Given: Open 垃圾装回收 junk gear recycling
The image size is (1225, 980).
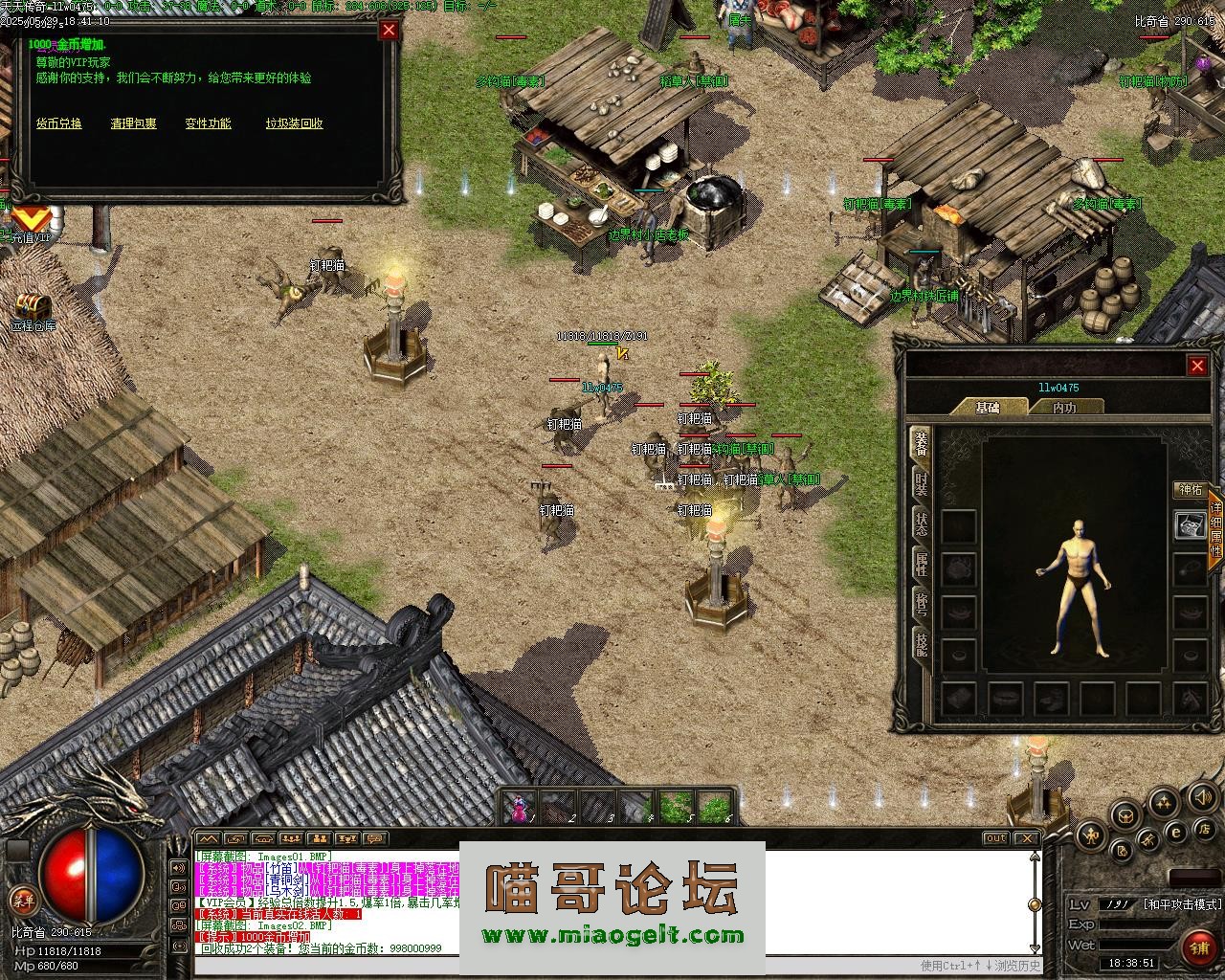Looking at the screenshot, I should tap(294, 123).
